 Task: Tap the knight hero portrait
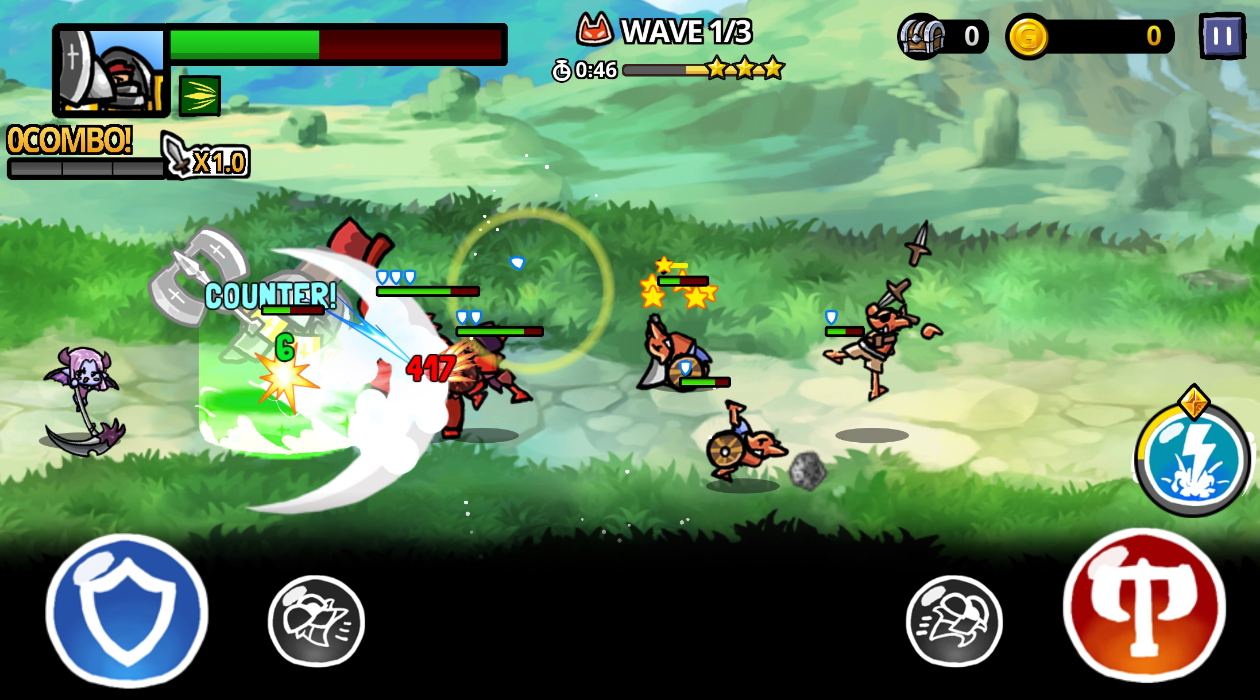pyautogui.click(x=111, y=71)
